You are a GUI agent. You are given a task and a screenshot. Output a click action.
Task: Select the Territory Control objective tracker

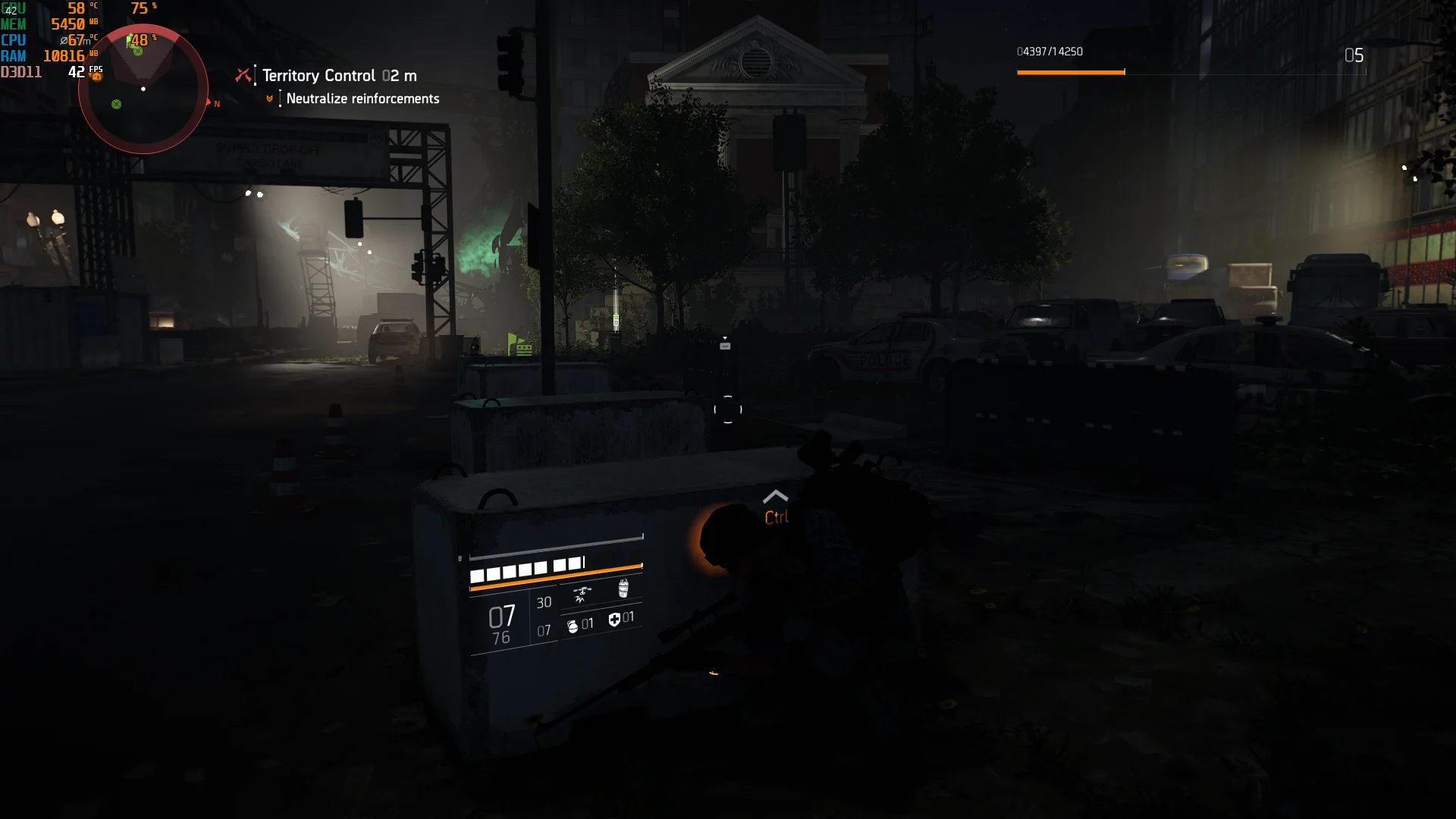click(339, 76)
